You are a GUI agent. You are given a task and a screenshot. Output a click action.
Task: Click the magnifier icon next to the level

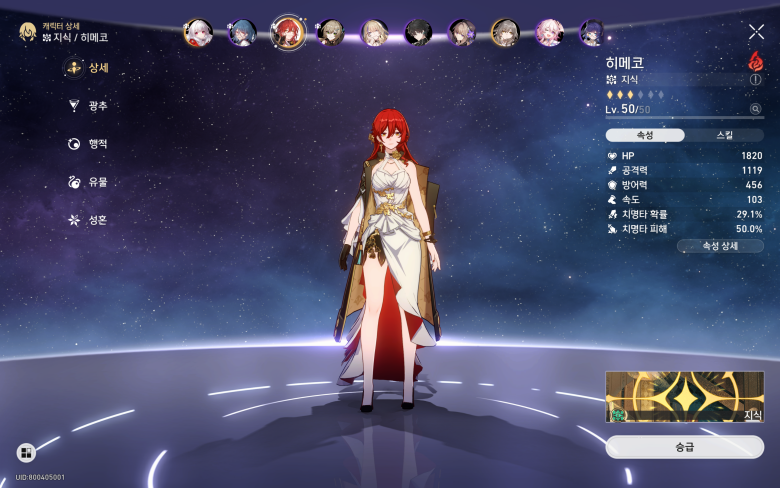755,109
